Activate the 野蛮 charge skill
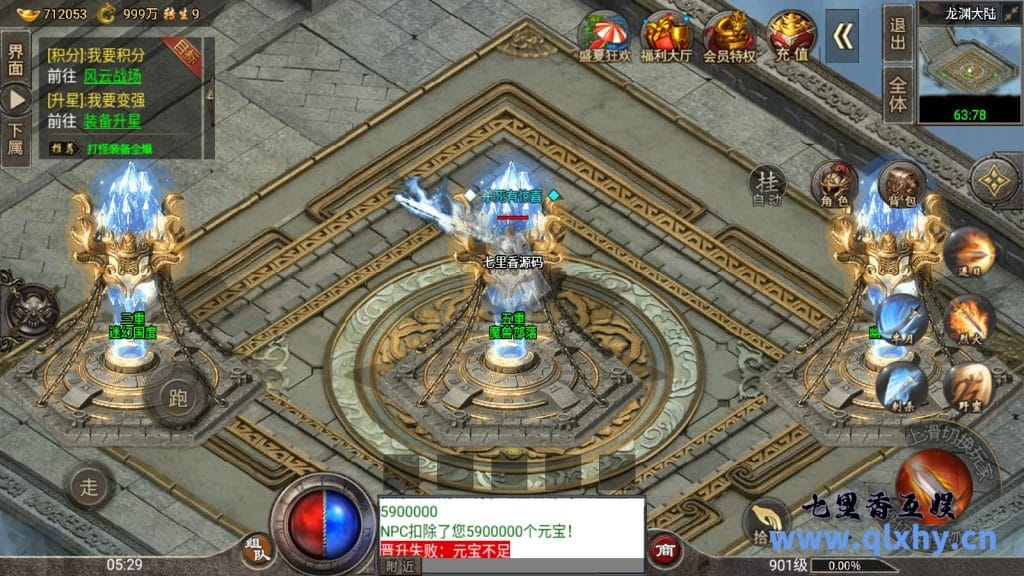Image resolution: width=1024 pixels, height=576 pixels. 966,386
